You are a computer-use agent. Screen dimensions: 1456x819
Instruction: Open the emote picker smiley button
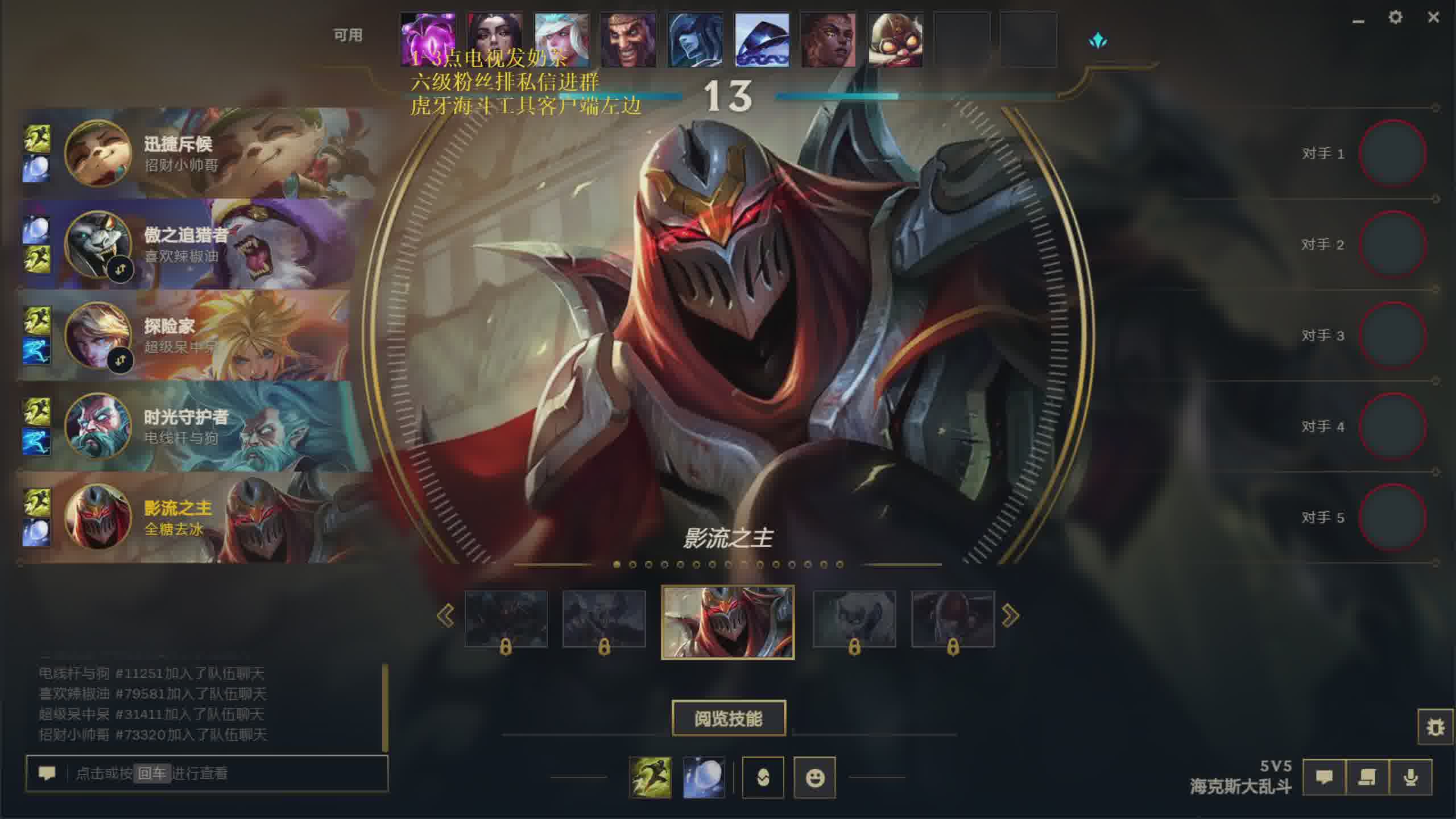pyautogui.click(x=814, y=777)
